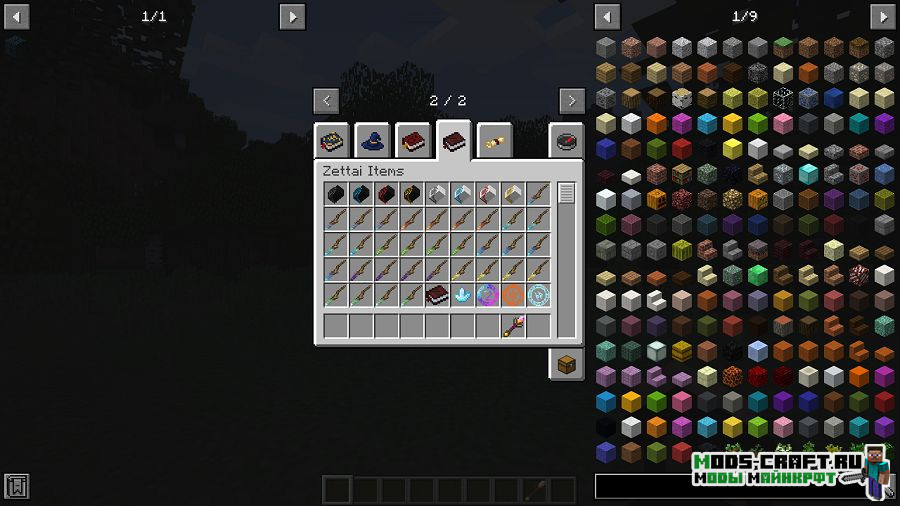
Task: Show the previous JEI item list page
Action: click(x=607, y=16)
